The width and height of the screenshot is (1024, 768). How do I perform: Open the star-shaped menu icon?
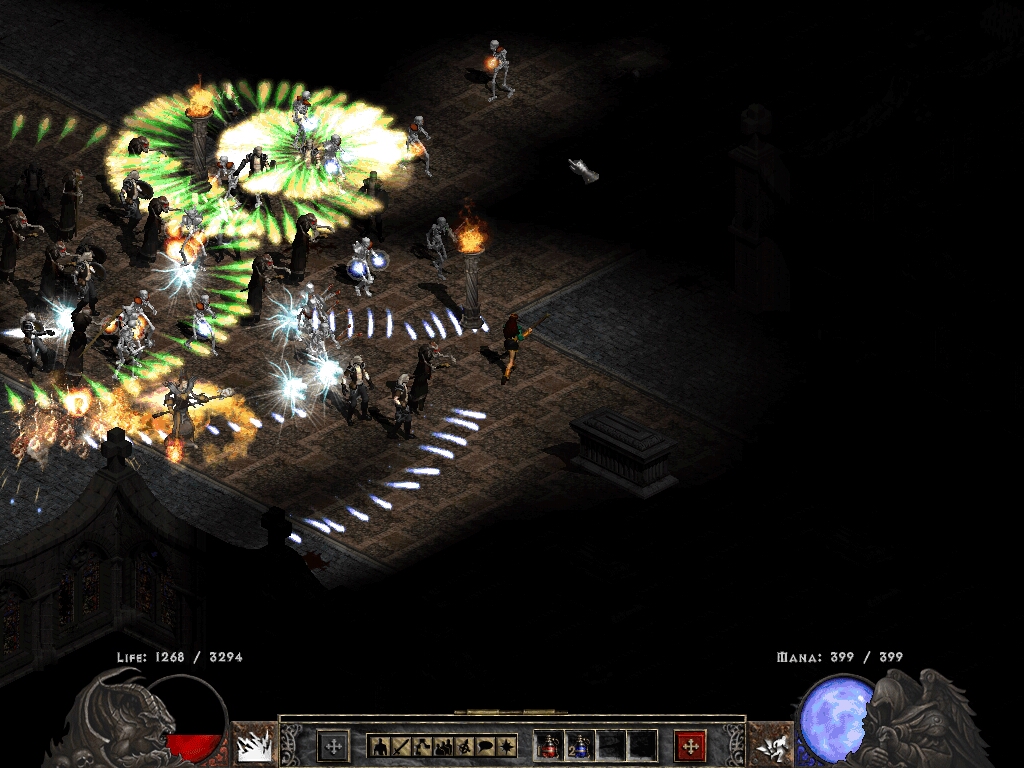tap(507, 745)
